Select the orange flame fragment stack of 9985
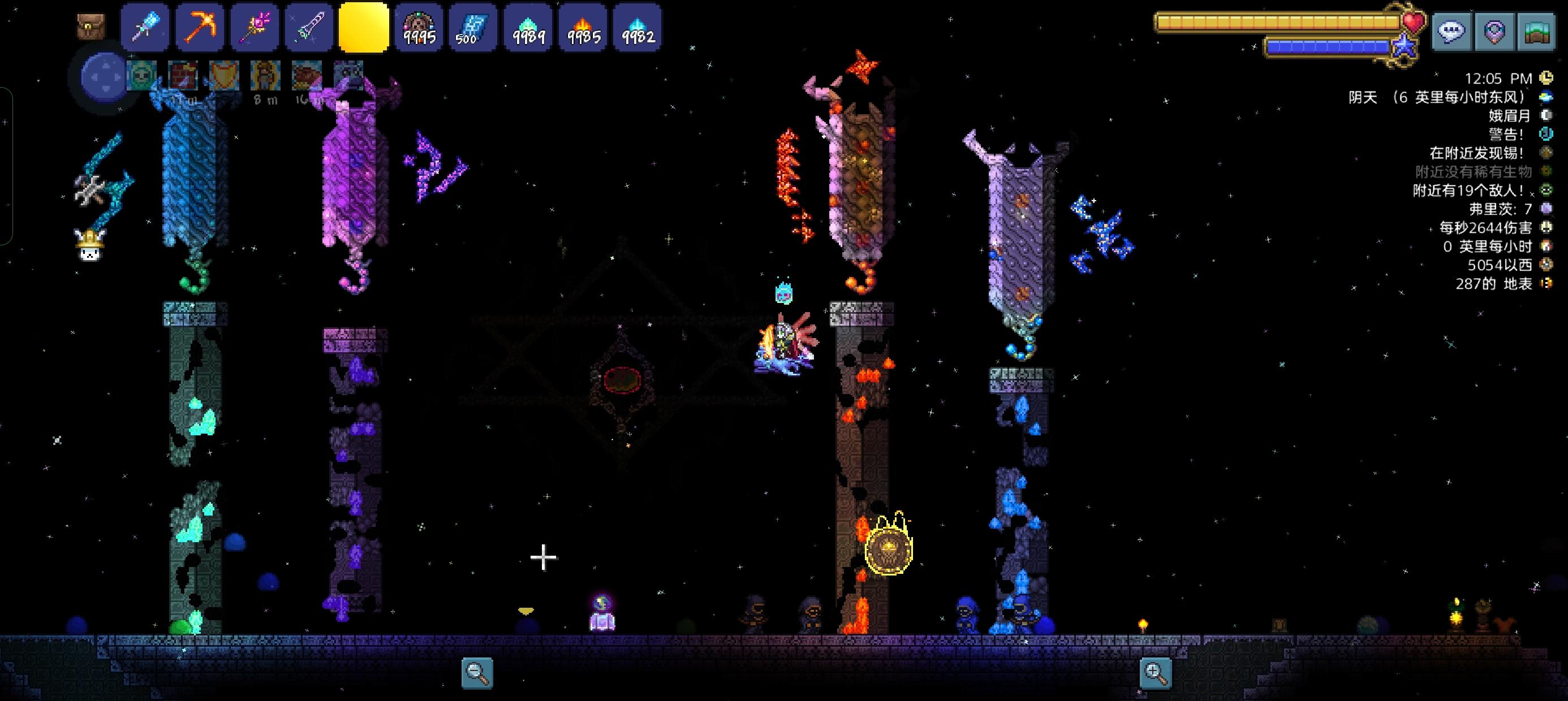The height and width of the screenshot is (701, 1568). pos(583,28)
